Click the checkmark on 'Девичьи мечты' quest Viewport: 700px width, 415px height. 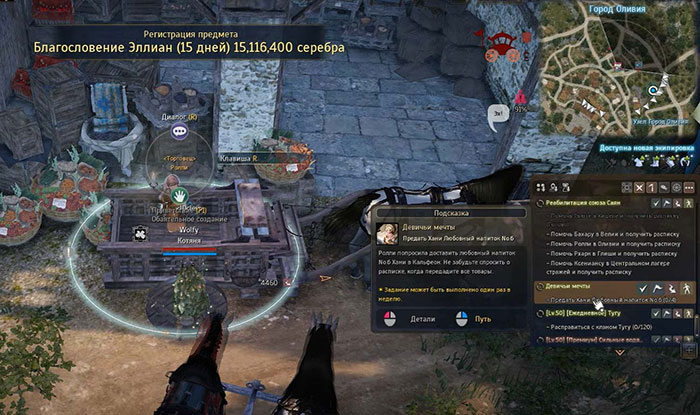[x=643, y=286]
